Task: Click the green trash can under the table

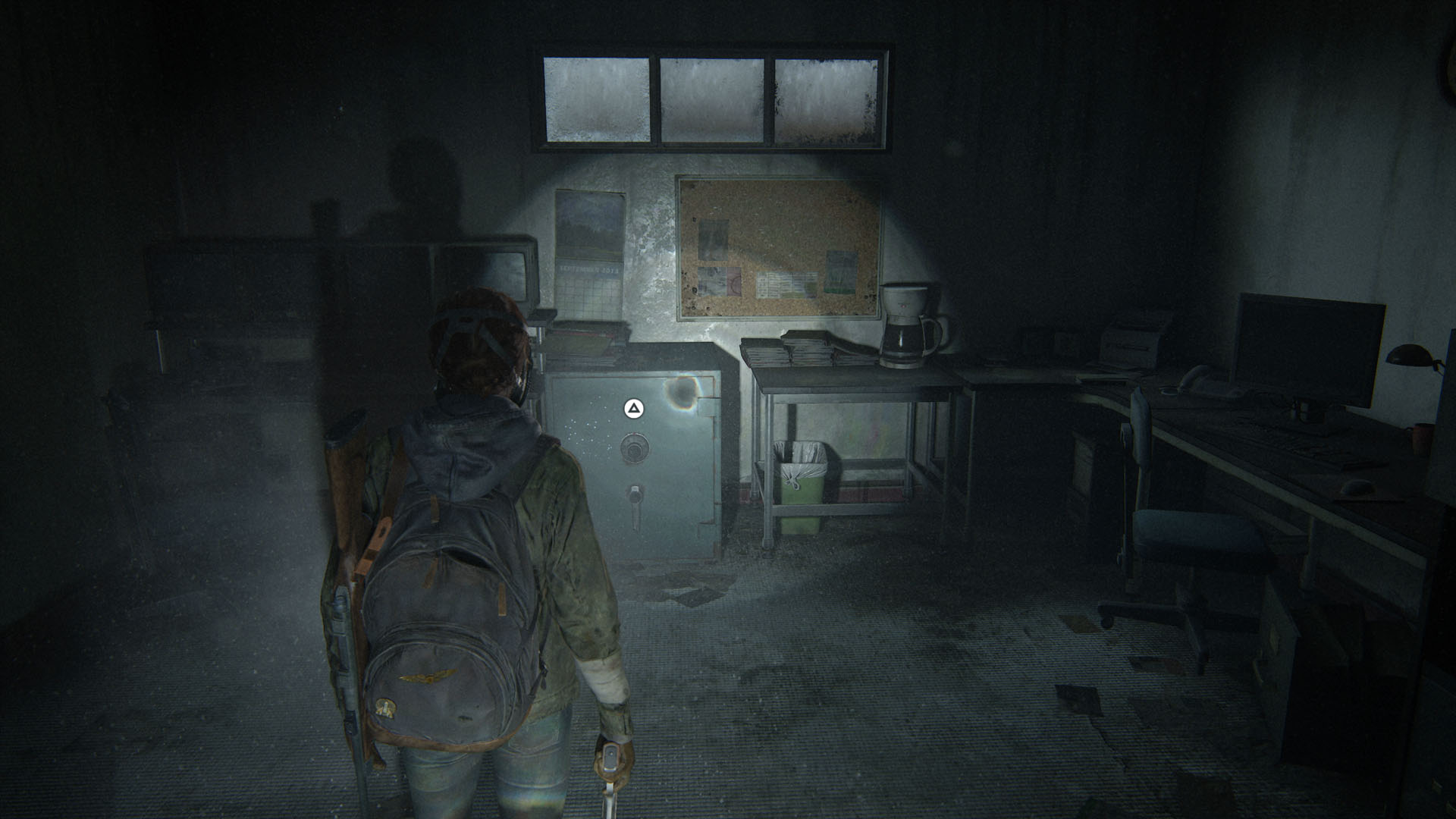Action: pos(804,485)
